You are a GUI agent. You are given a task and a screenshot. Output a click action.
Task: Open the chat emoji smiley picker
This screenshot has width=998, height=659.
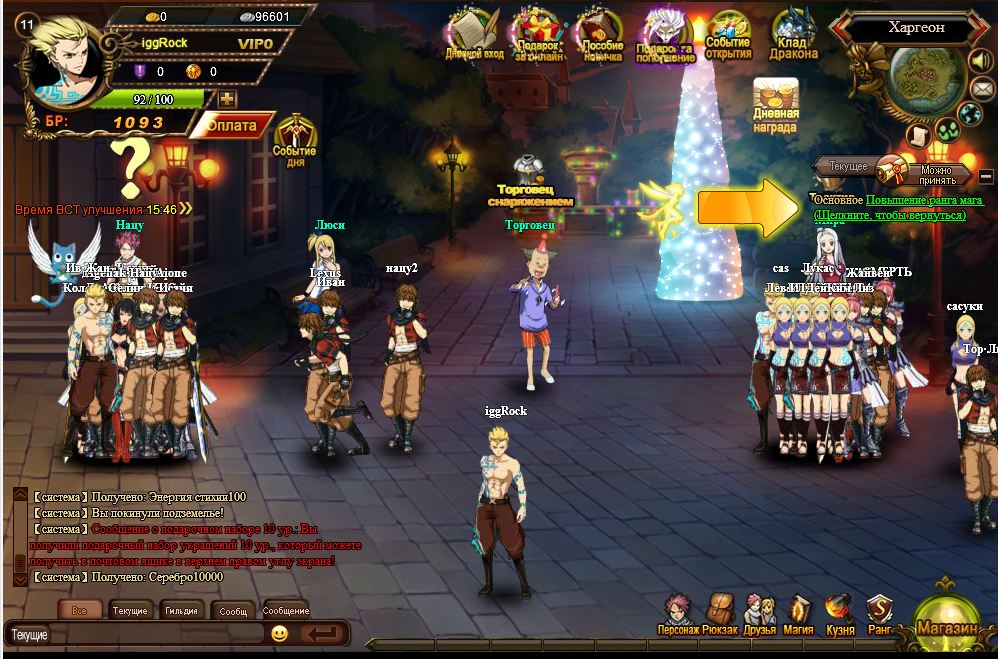pyautogui.click(x=279, y=633)
